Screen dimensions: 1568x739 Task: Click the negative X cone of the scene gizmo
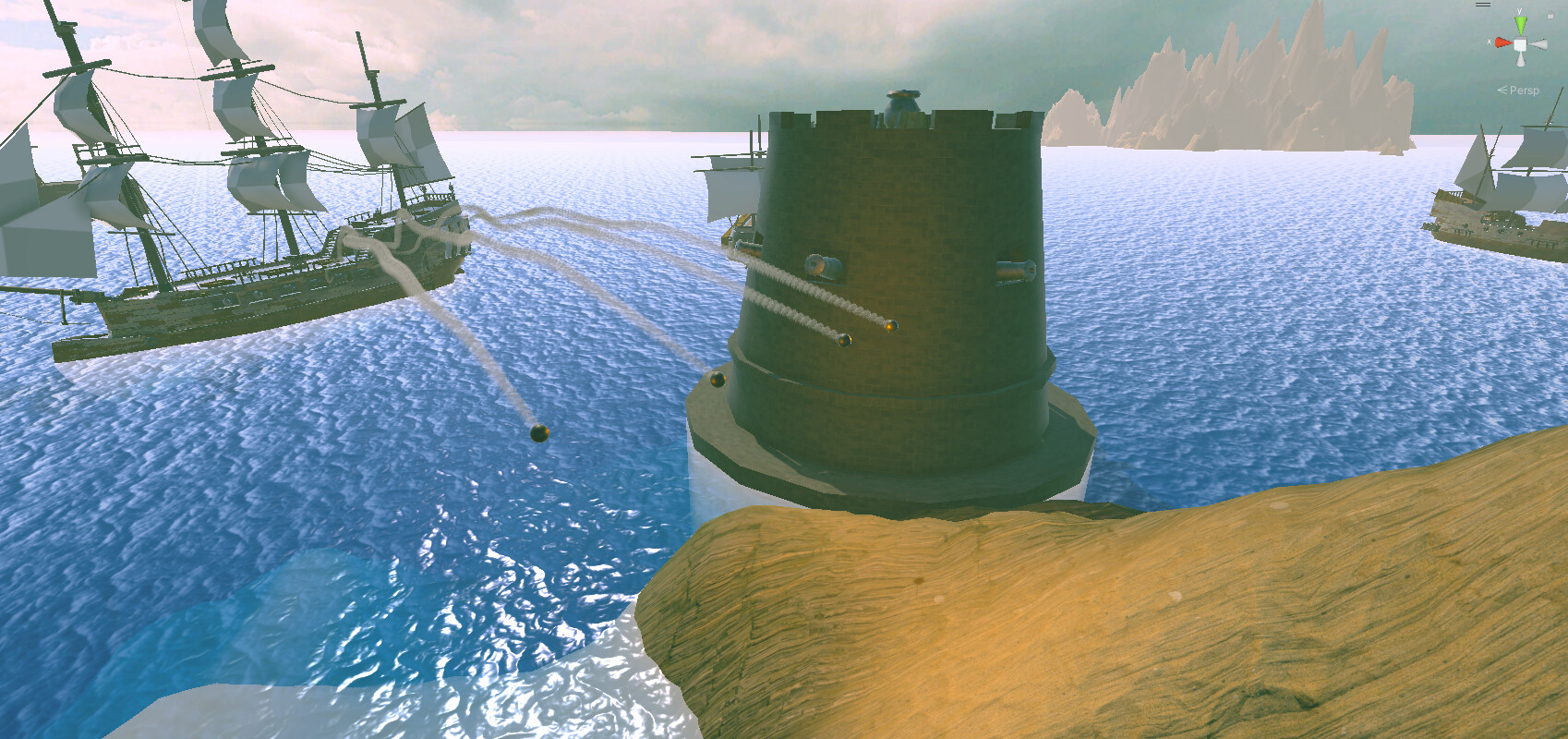(x=1540, y=43)
